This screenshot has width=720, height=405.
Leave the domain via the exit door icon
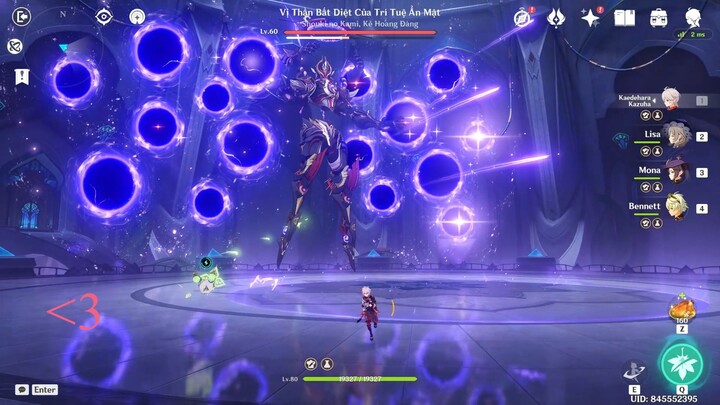tap(22, 16)
